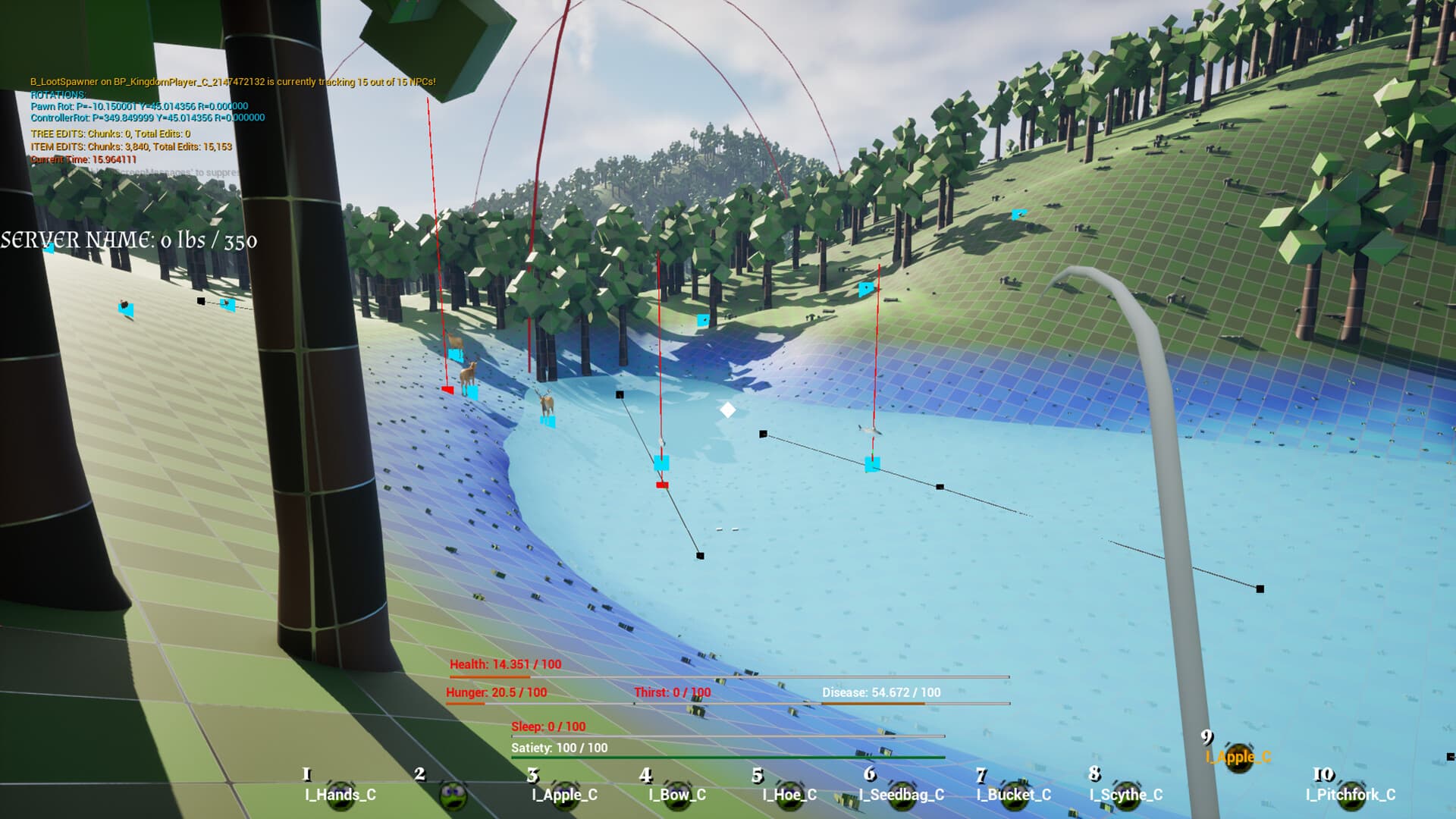This screenshot has height=819, width=1456.
Task: Click the red marker below the left fishing line
Action: (446, 389)
